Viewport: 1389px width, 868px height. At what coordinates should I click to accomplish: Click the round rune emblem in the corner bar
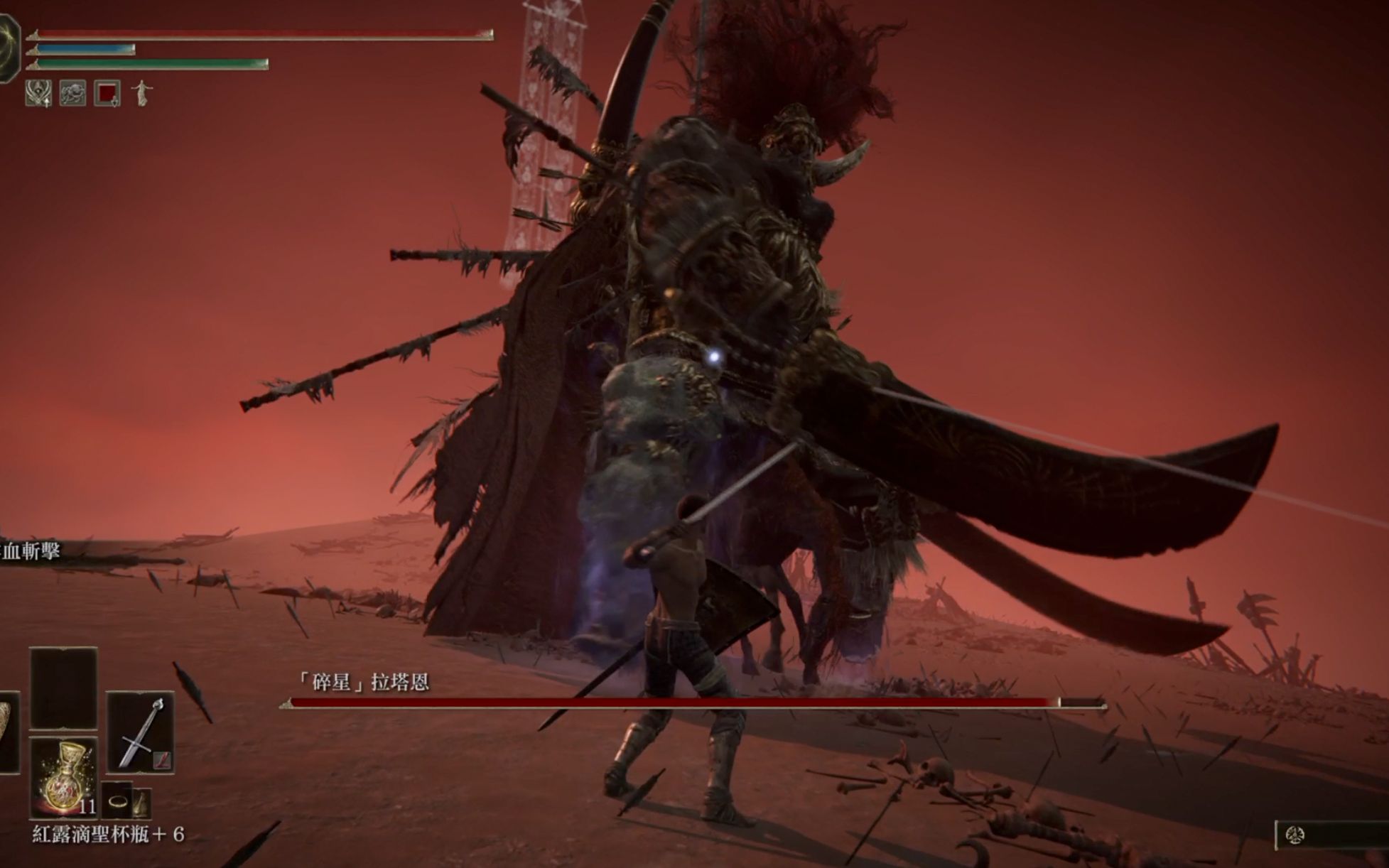coord(1295,835)
